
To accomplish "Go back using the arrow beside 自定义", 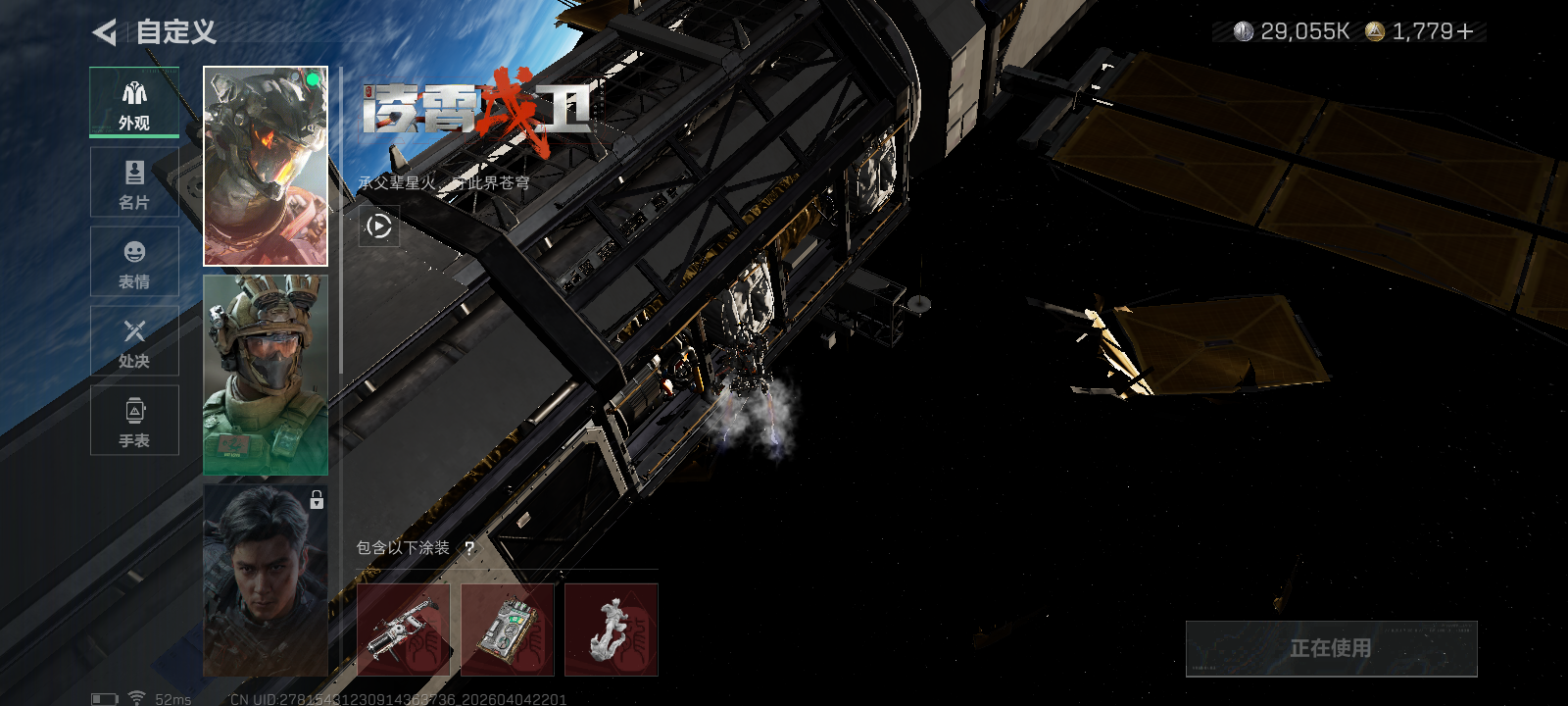I will 104,32.
